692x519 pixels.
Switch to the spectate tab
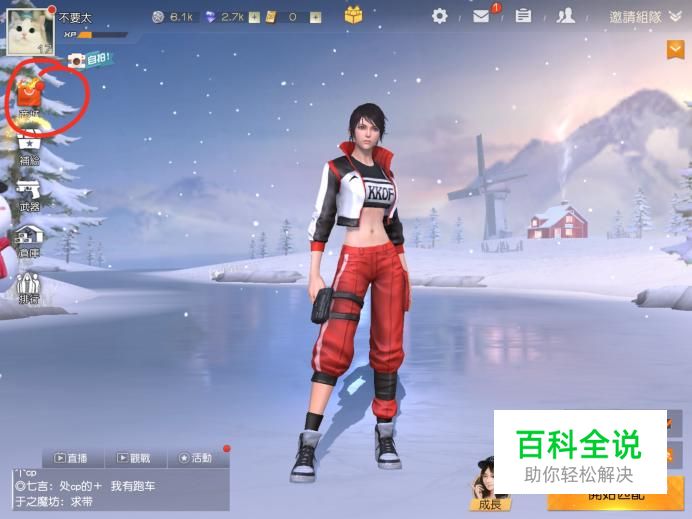point(133,458)
